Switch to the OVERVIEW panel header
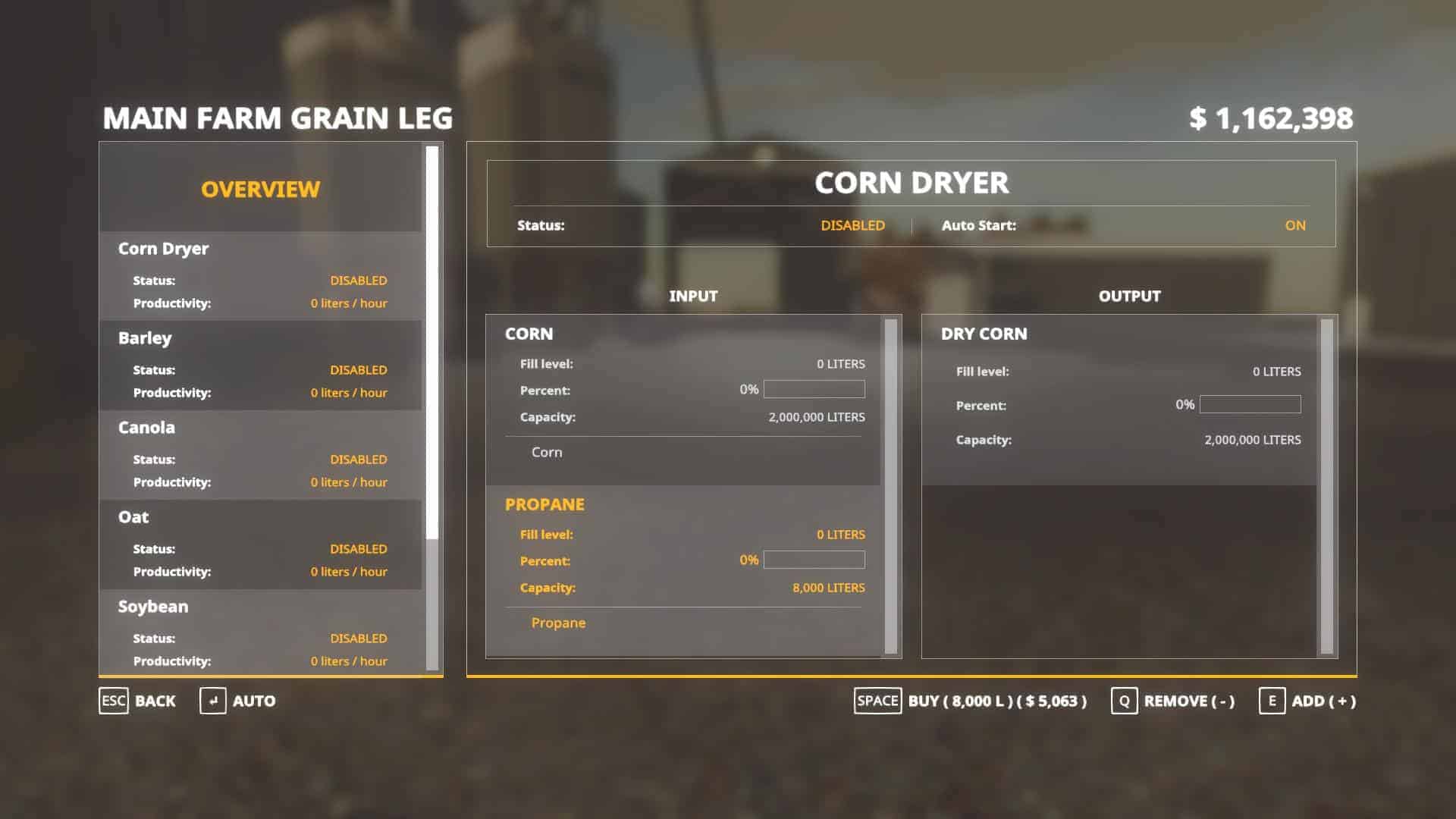This screenshot has width=1456, height=819. (x=260, y=189)
